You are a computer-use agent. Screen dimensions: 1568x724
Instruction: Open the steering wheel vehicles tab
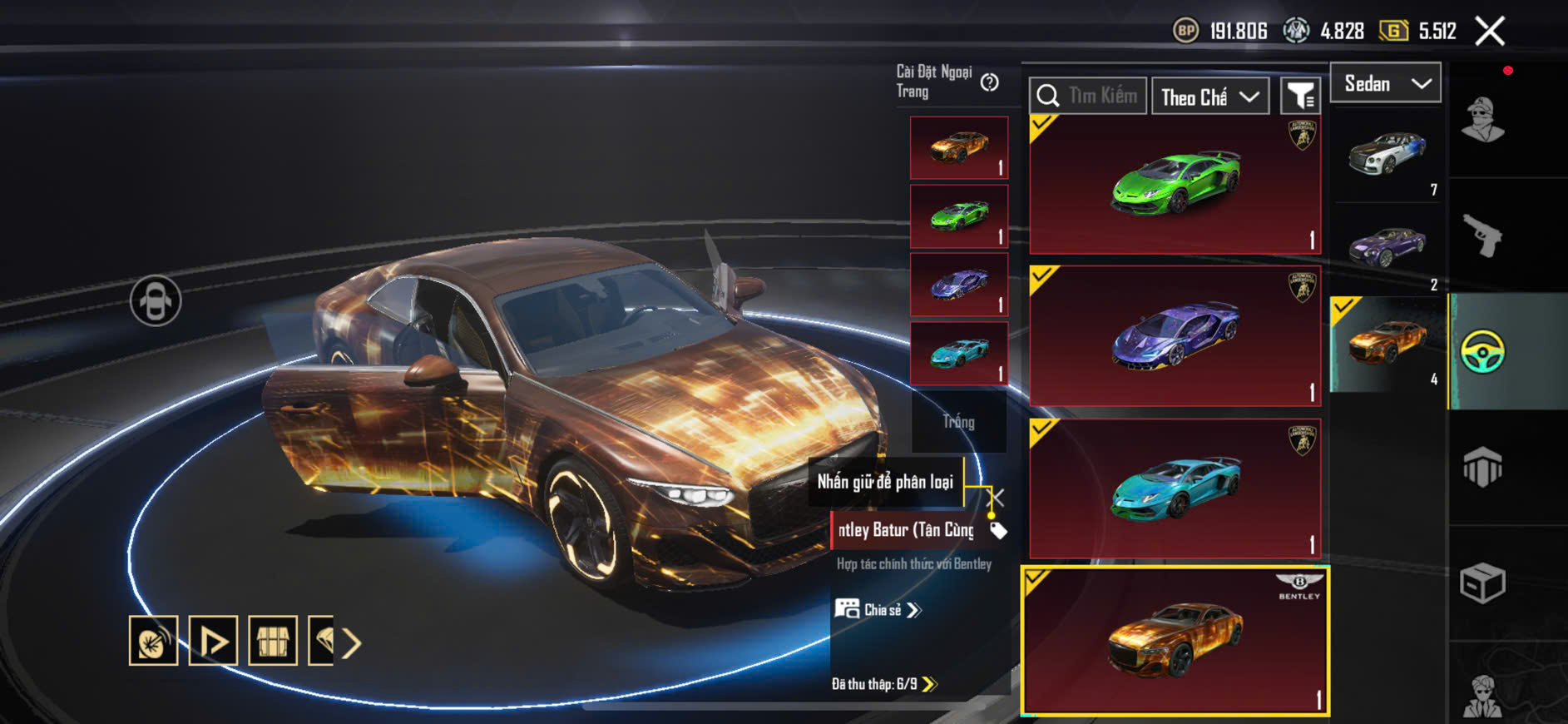tap(1482, 351)
